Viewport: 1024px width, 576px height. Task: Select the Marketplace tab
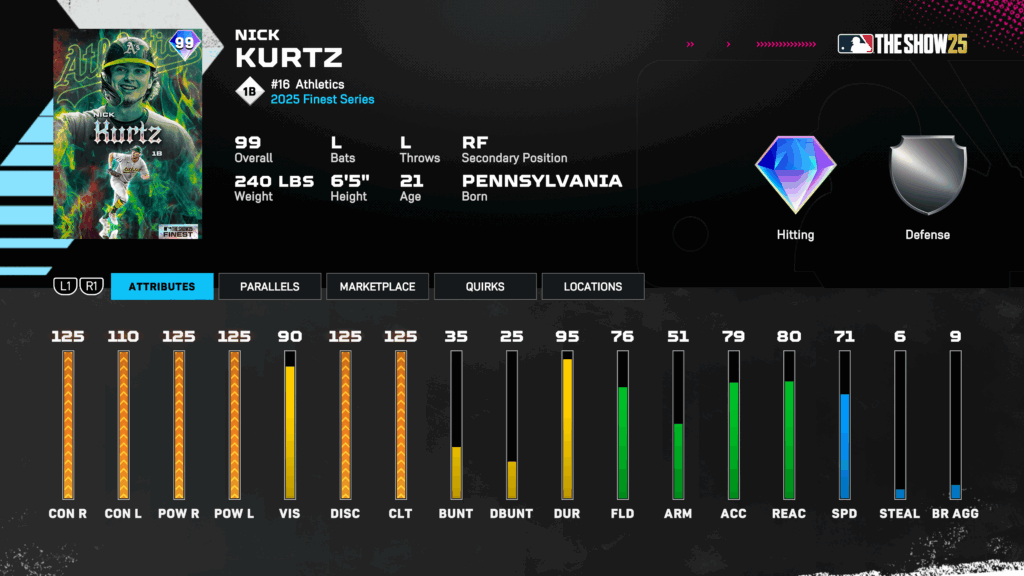point(377,286)
